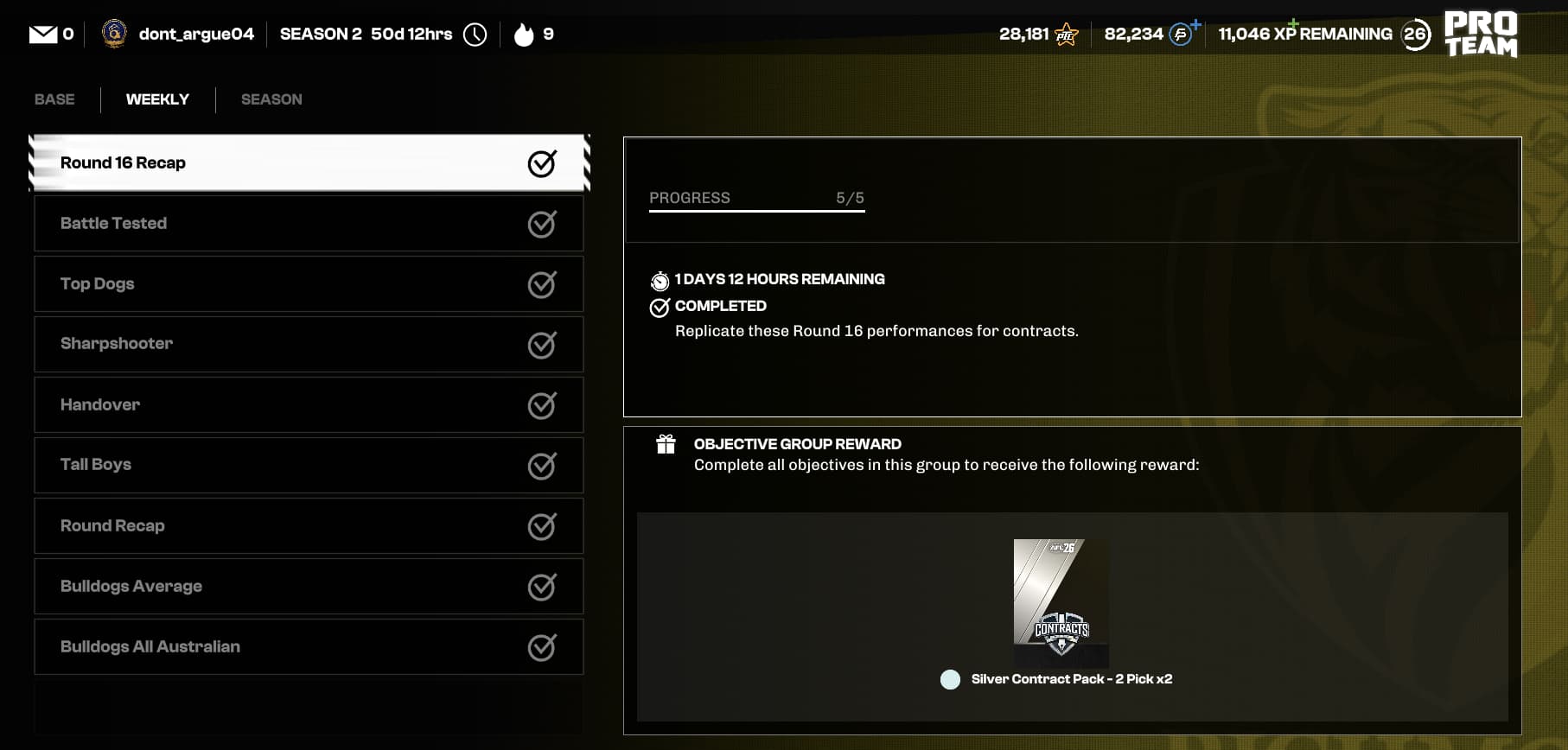
Task: Open the Tall Boys objective
Action: (309, 465)
